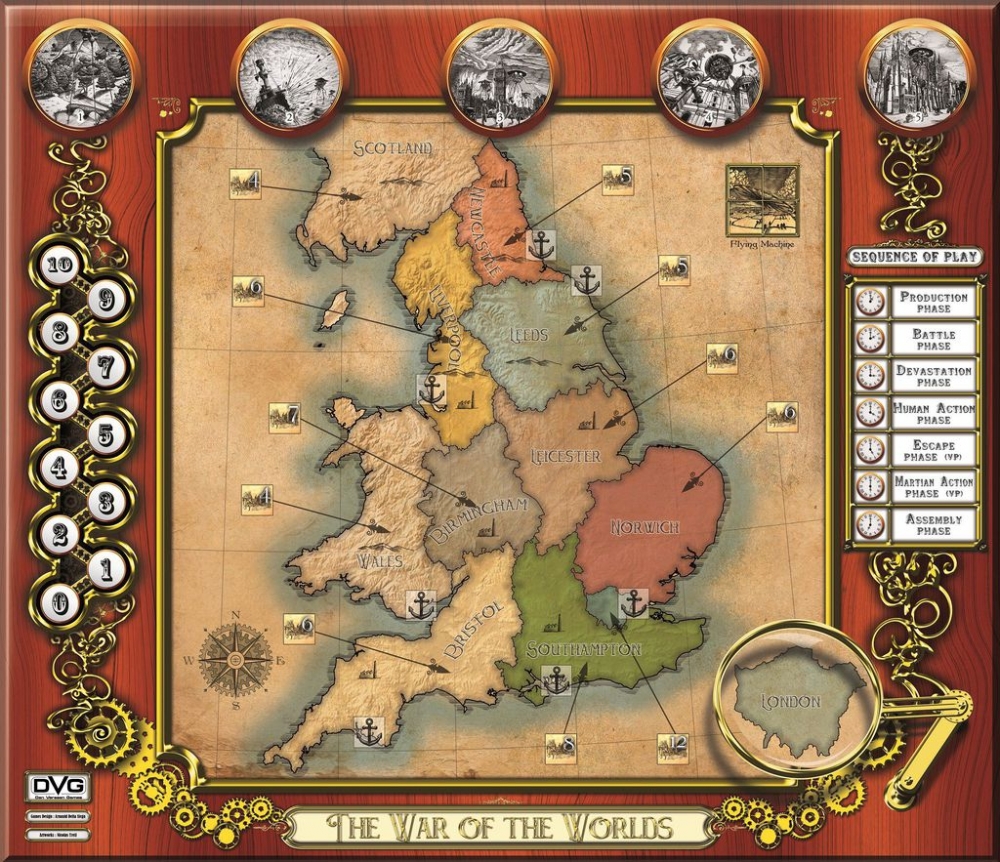The image size is (1000, 862).
Task: Click the Flying Machine box
Action: tap(763, 201)
